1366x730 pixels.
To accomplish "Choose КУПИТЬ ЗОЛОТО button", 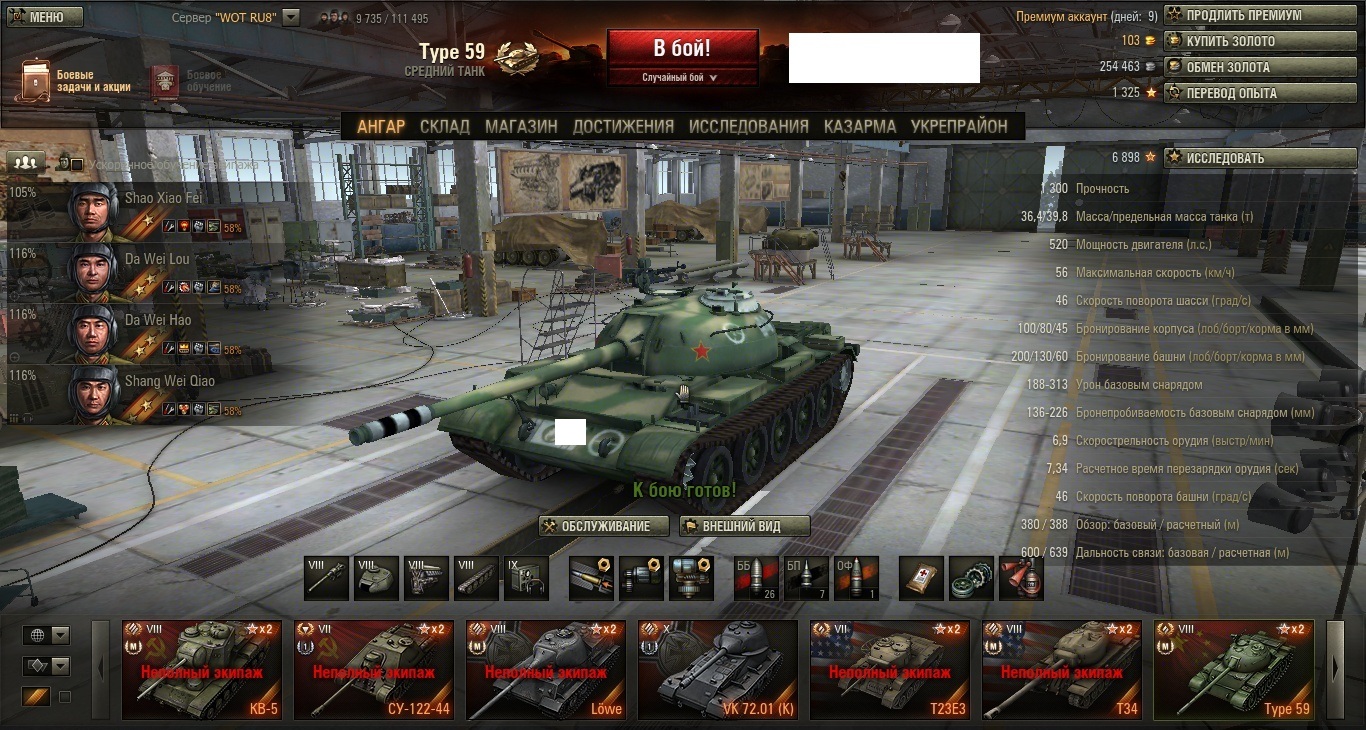I will 1258,42.
